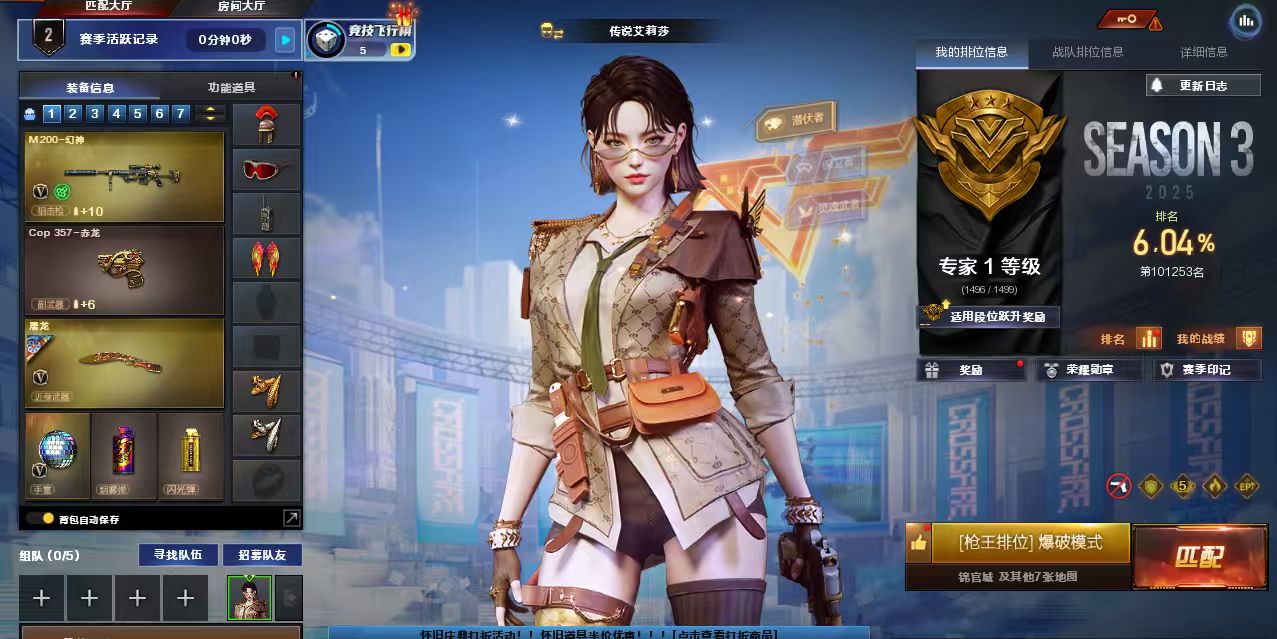
Task: Open the 我的战绩 record button
Action: pyautogui.click(x=1249, y=339)
